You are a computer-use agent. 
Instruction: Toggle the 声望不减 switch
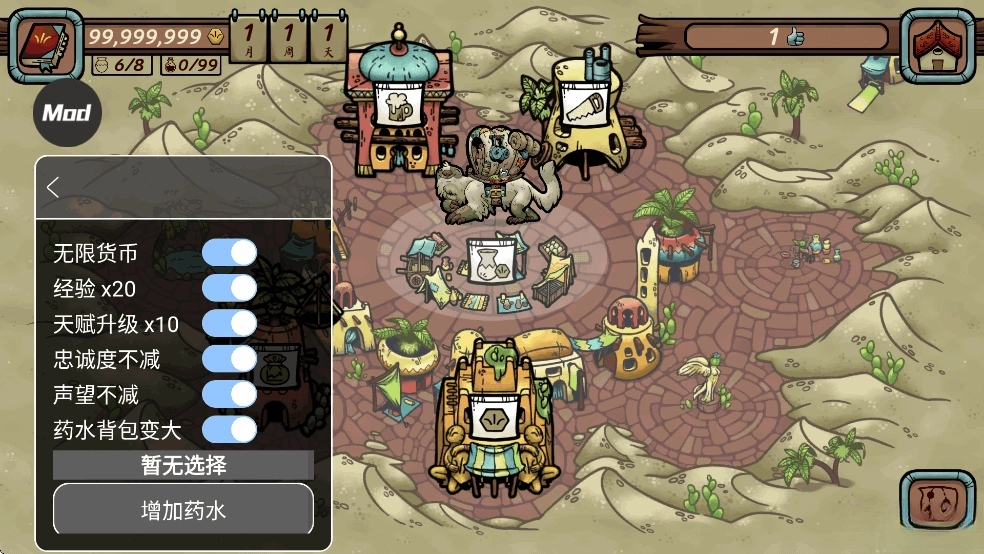click(230, 394)
